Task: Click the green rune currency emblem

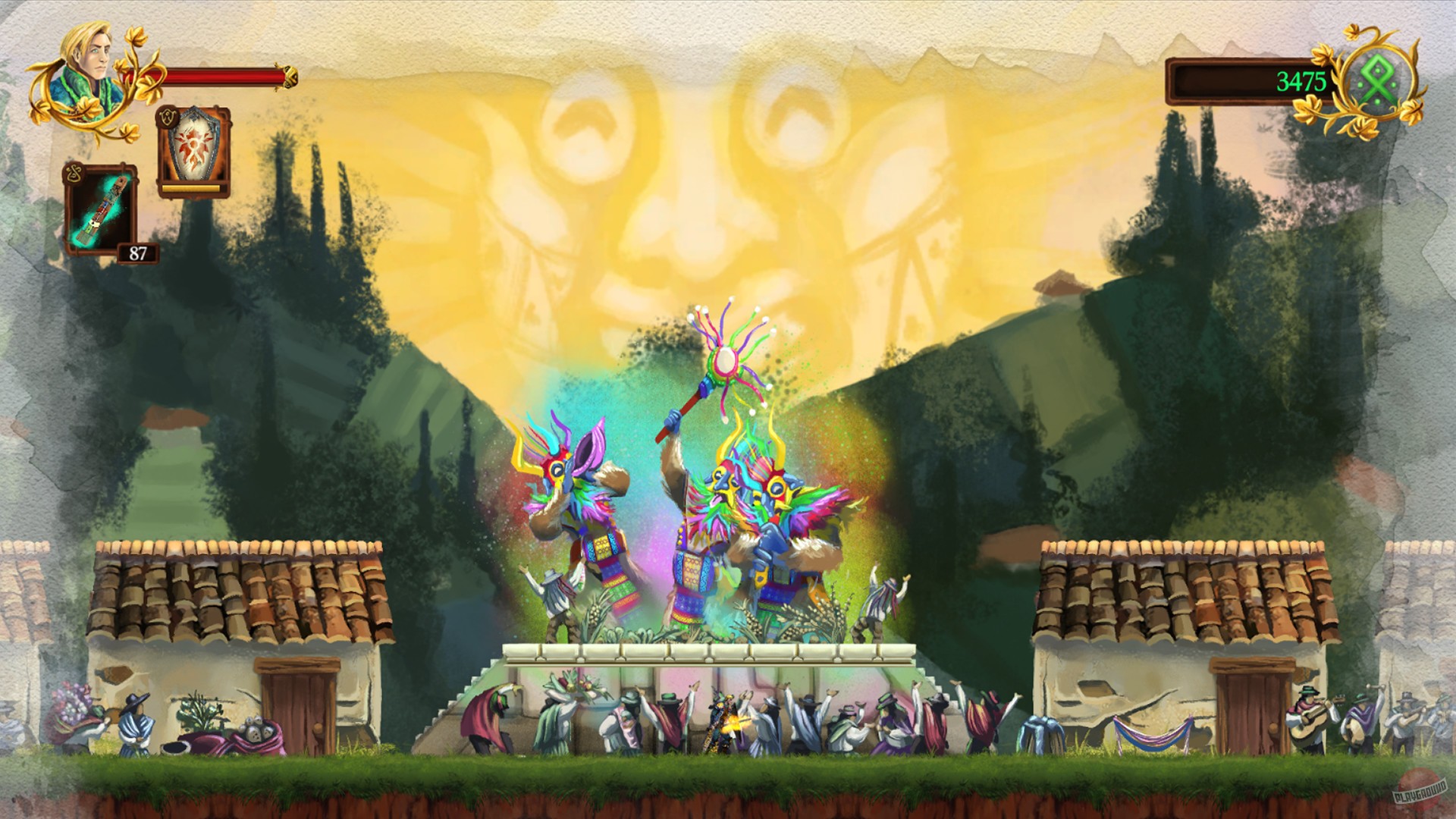Action: [1378, 80]
